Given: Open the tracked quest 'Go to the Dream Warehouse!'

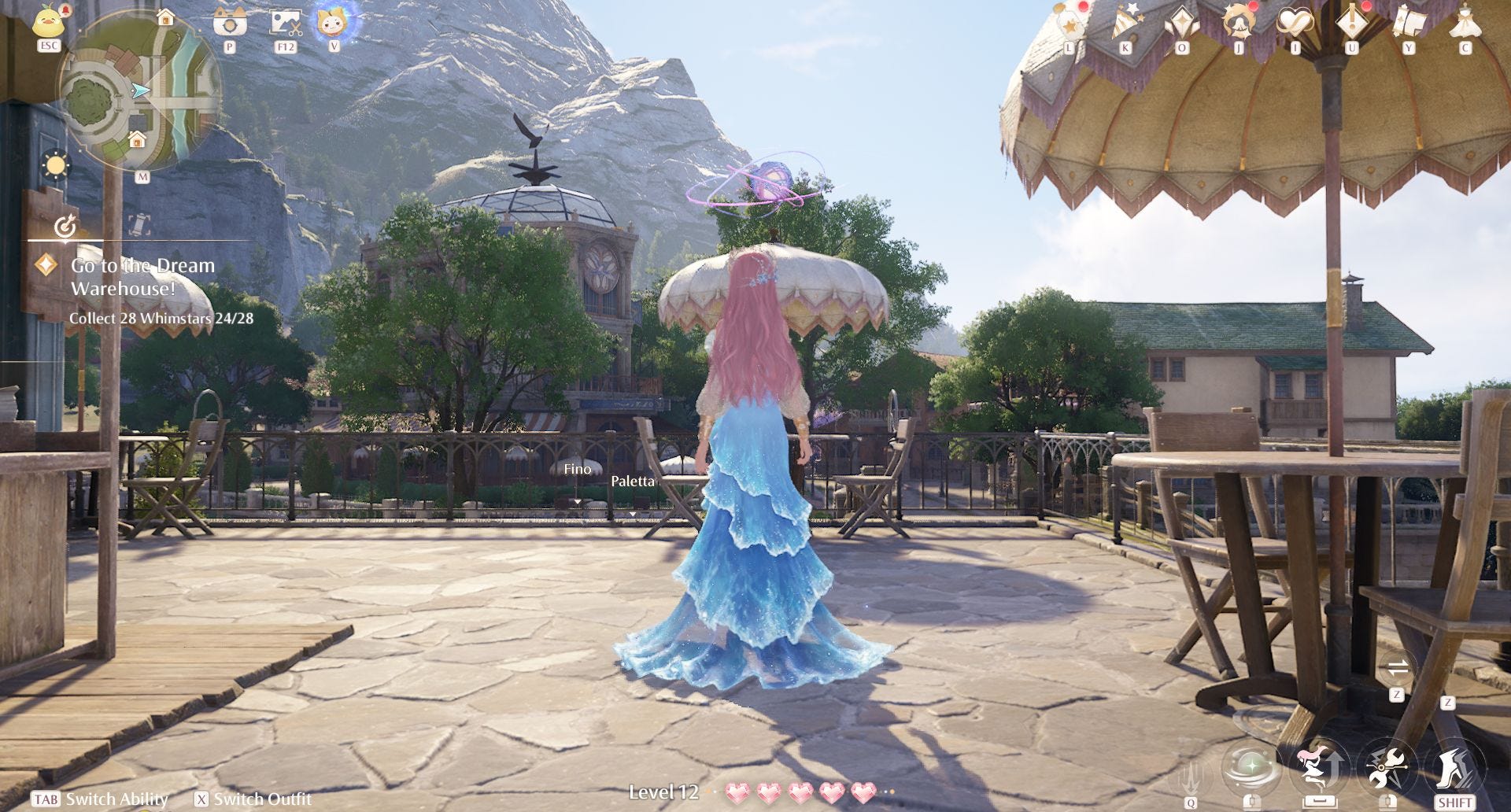Looking at the screenshot, I should [142, 277].
